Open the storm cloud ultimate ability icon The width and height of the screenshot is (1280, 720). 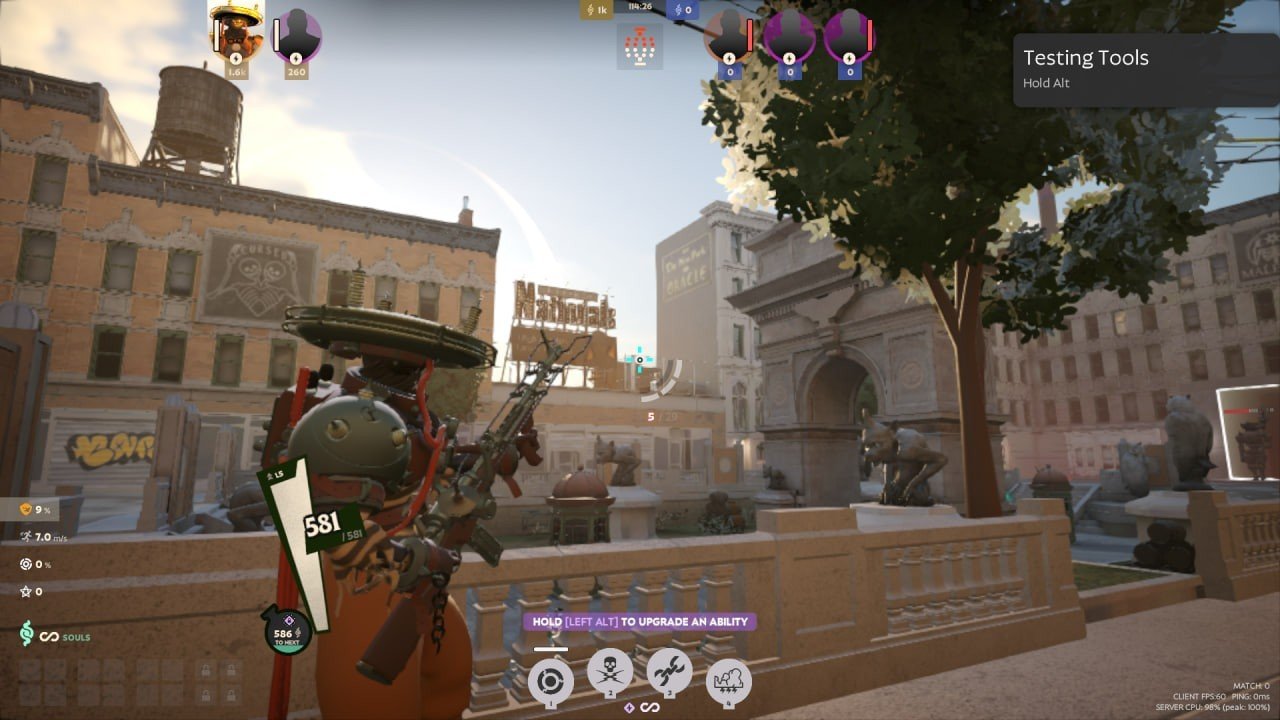730,682
